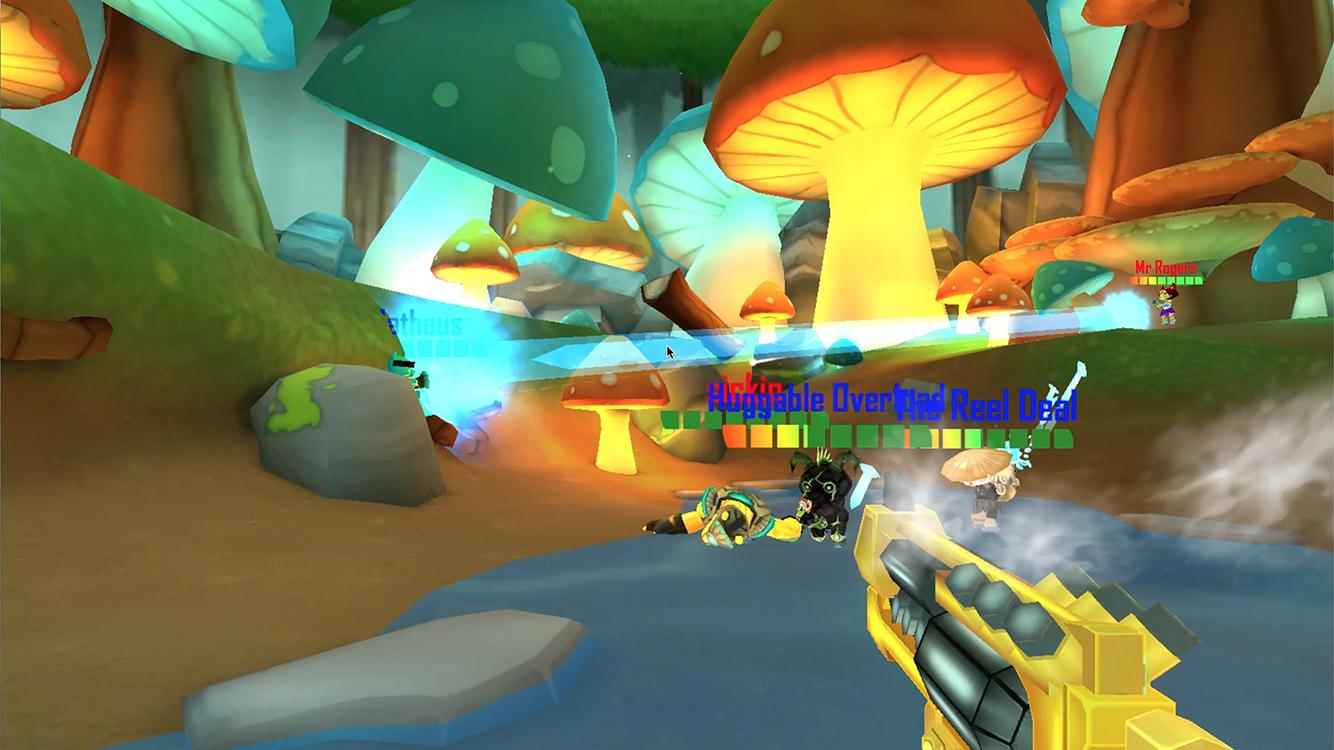The width and height of the screenshot is (1334, 750).
Task: Click the Huggable Over name tag
Action: [x=806, y=398]
